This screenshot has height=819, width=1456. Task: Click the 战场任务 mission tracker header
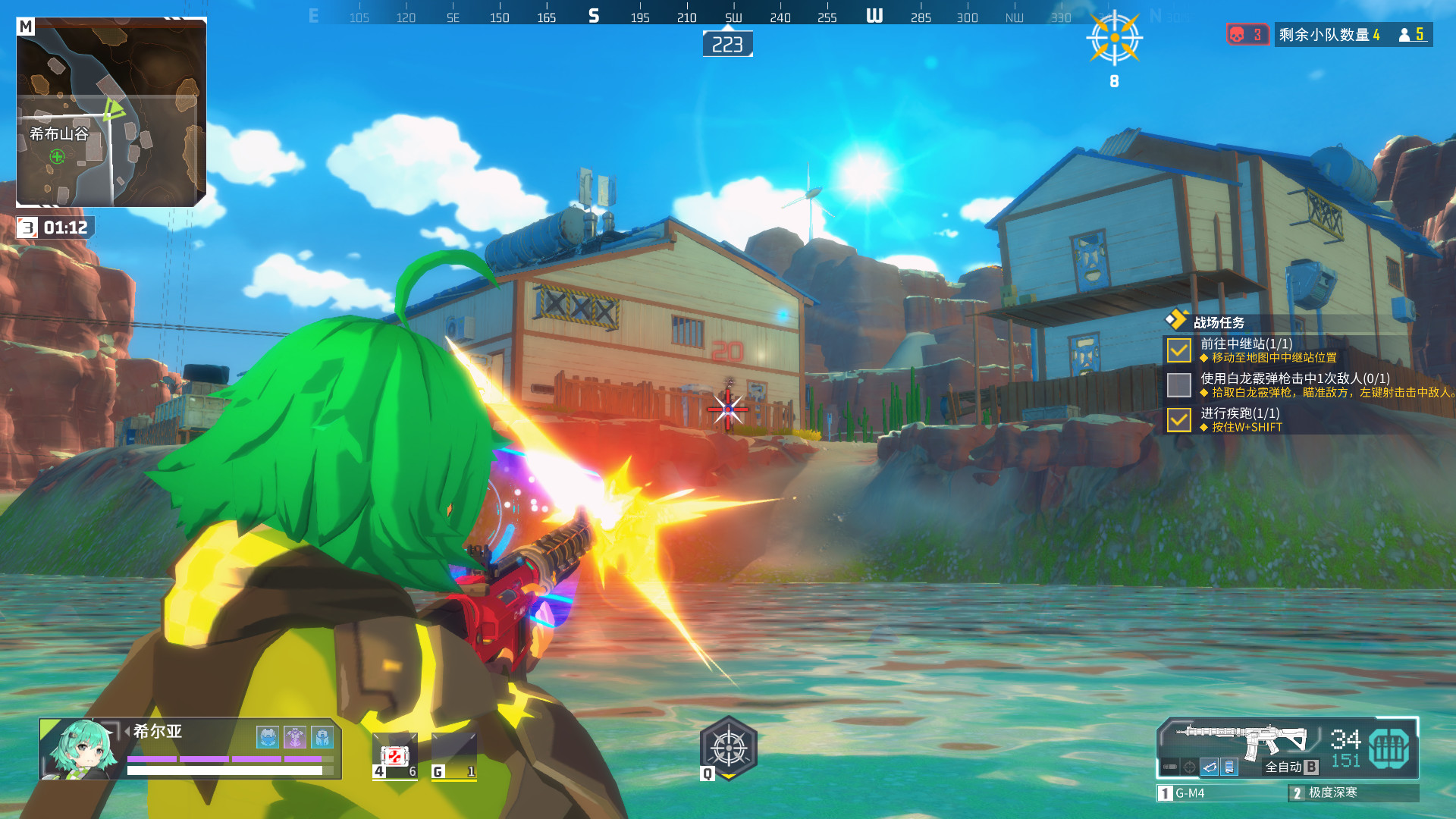click(1218, 322)
